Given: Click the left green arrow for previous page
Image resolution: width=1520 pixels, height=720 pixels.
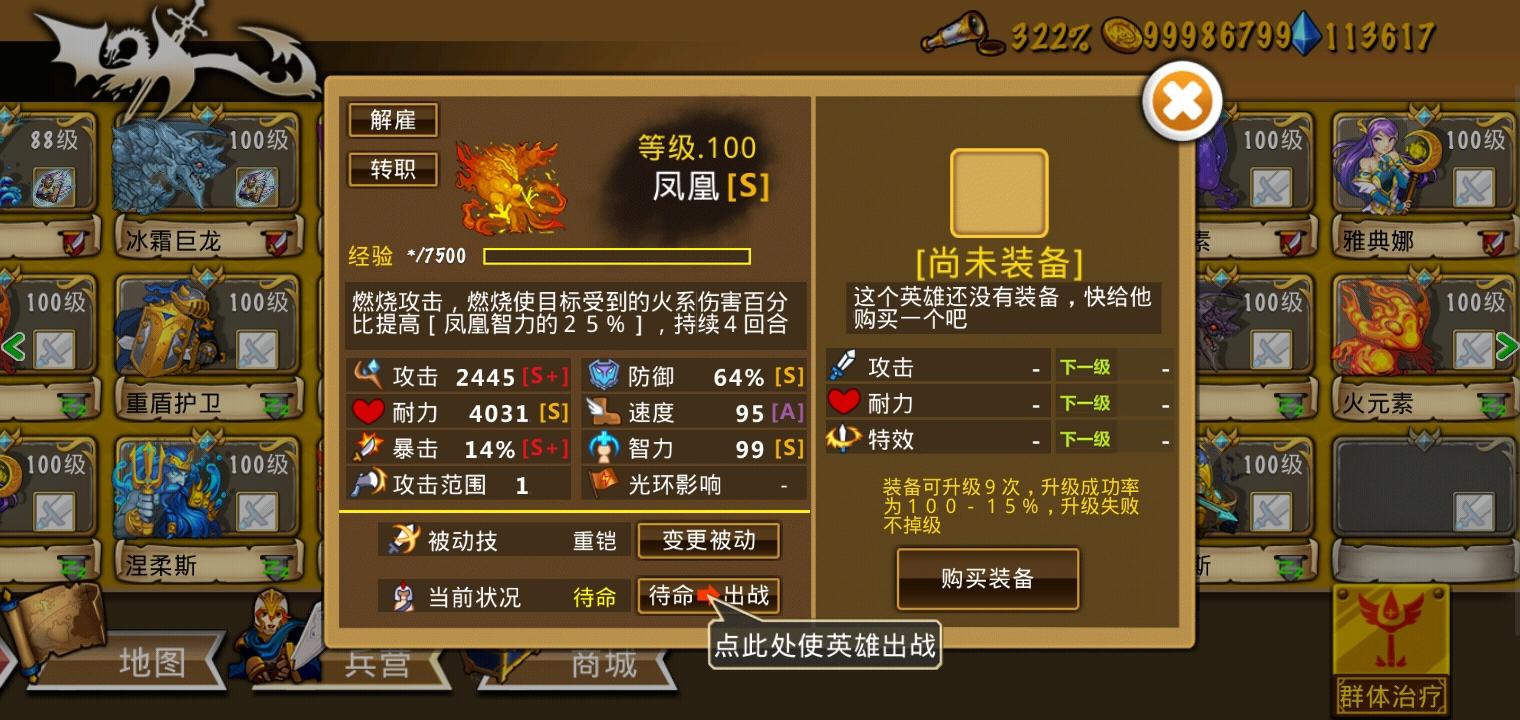Looking at the screenshot, I should 14,346.
